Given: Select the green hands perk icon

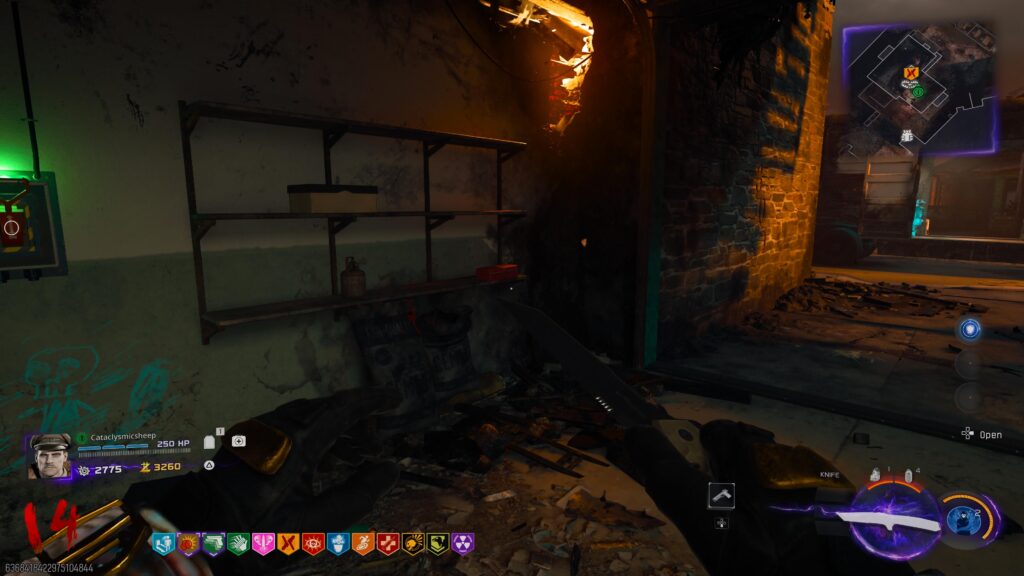Looking at the screenshot, I should point(238,543).
